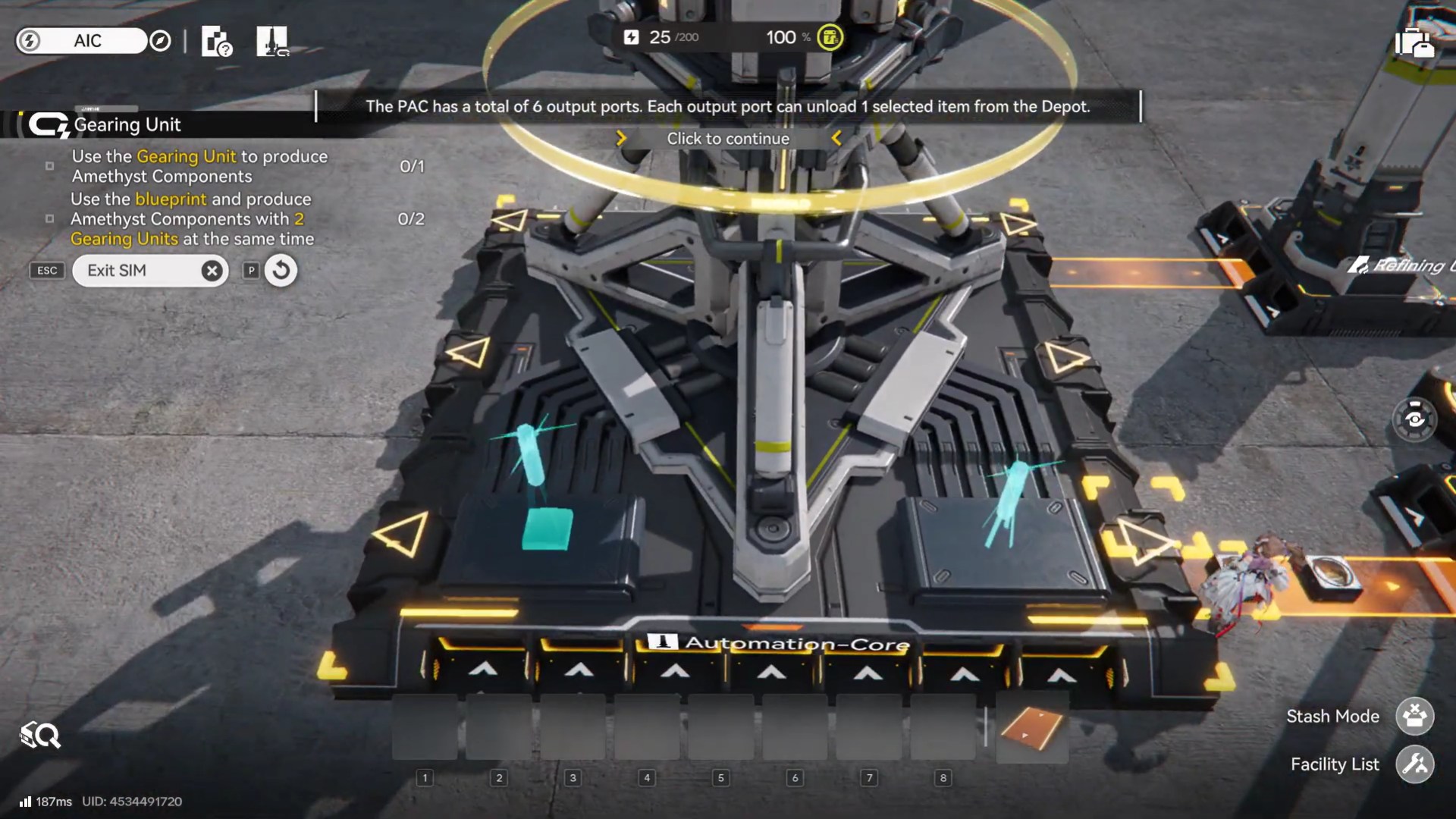The width and height of the screenshot is (1456, 819).
Task: Click the 25/200 battery charge bar
Action: tap(664, 36)
